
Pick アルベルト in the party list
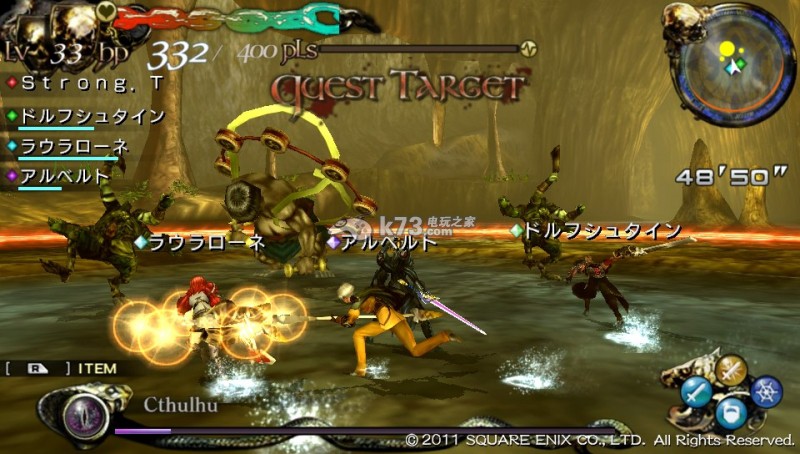65,176
